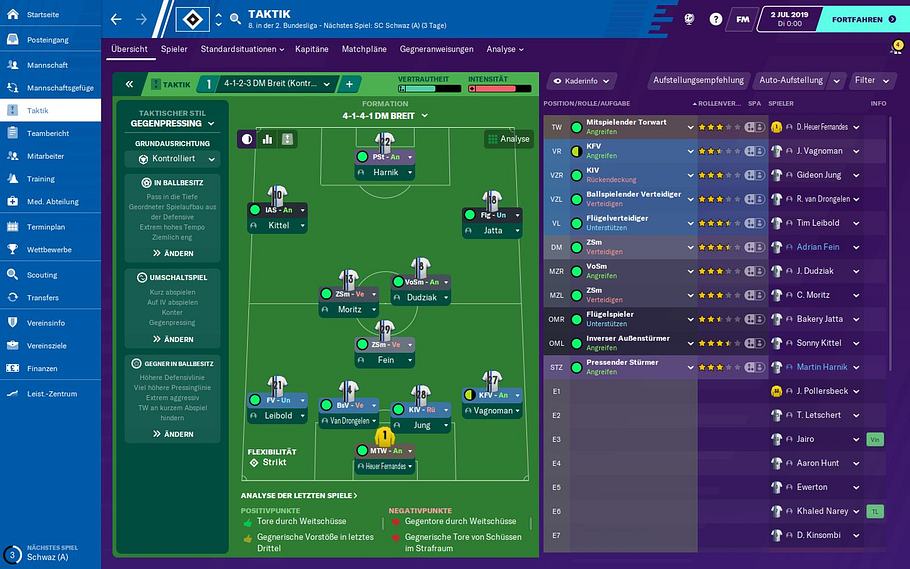
Task: Open the Posteingang inbox menu
Action: coord(48,40)
